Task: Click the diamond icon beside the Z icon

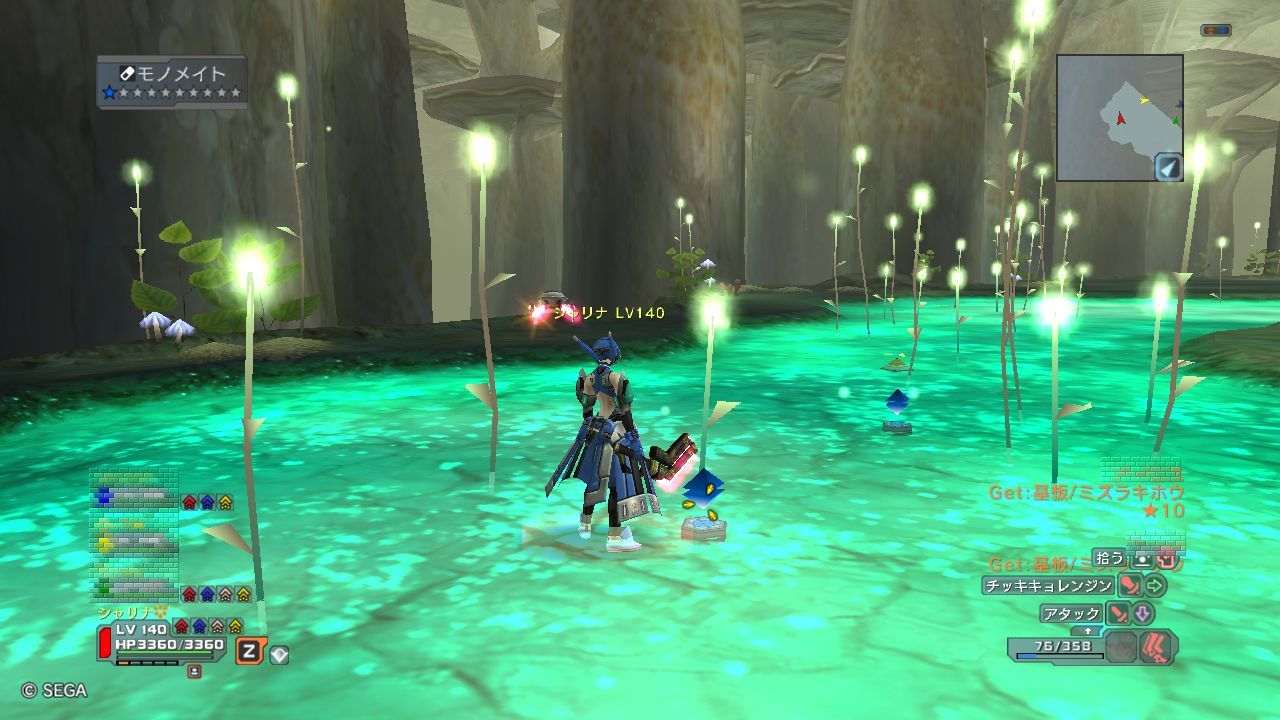Action: click(279, 655)
